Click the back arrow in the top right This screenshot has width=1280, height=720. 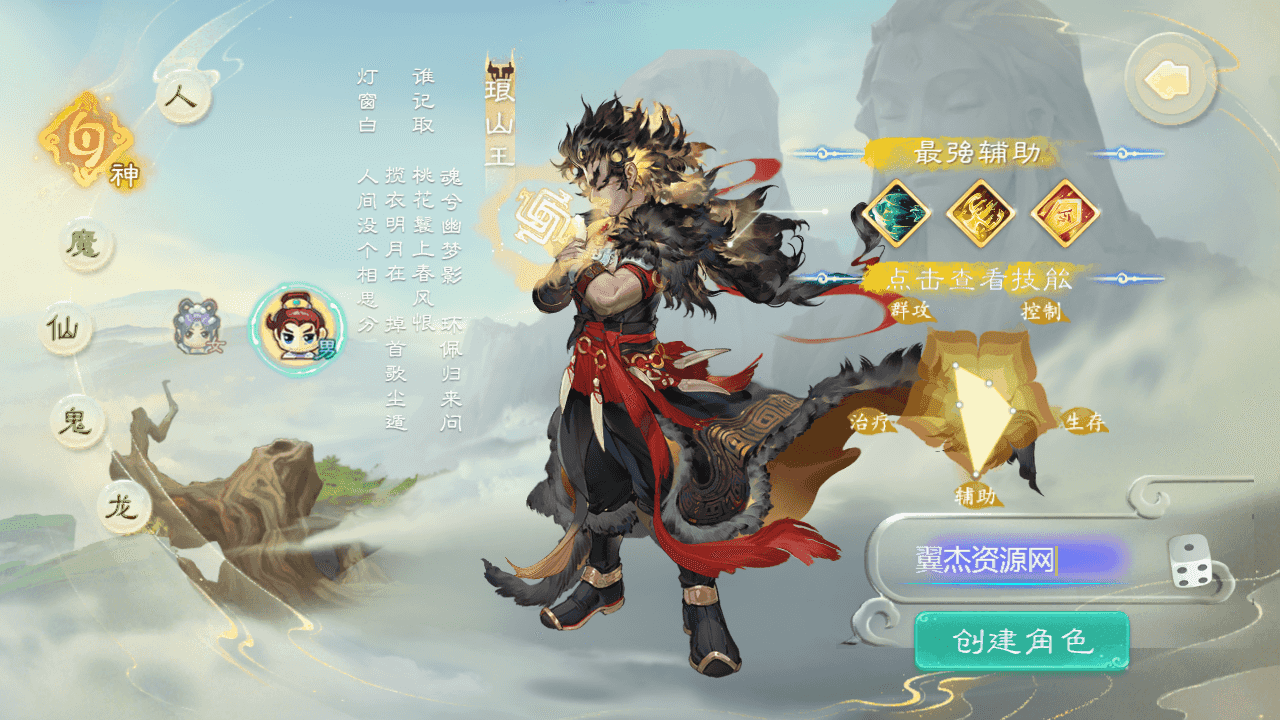[1170, 80]
